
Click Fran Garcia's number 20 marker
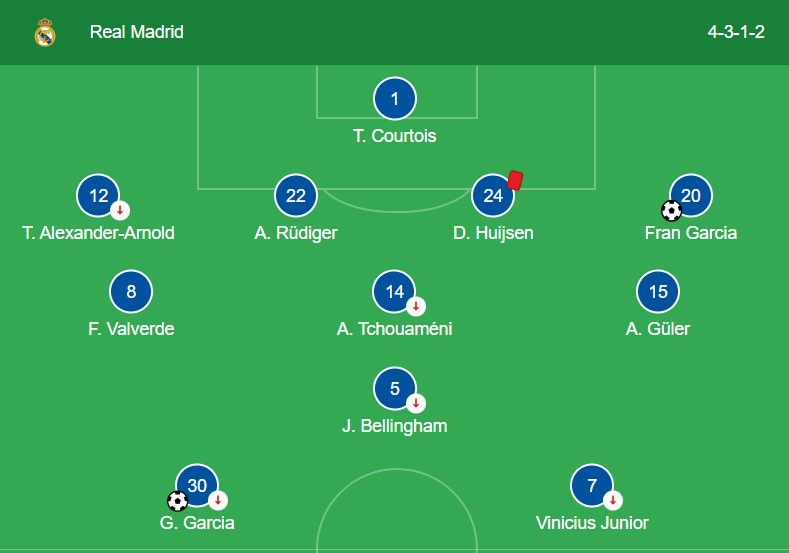click(690, 196)
